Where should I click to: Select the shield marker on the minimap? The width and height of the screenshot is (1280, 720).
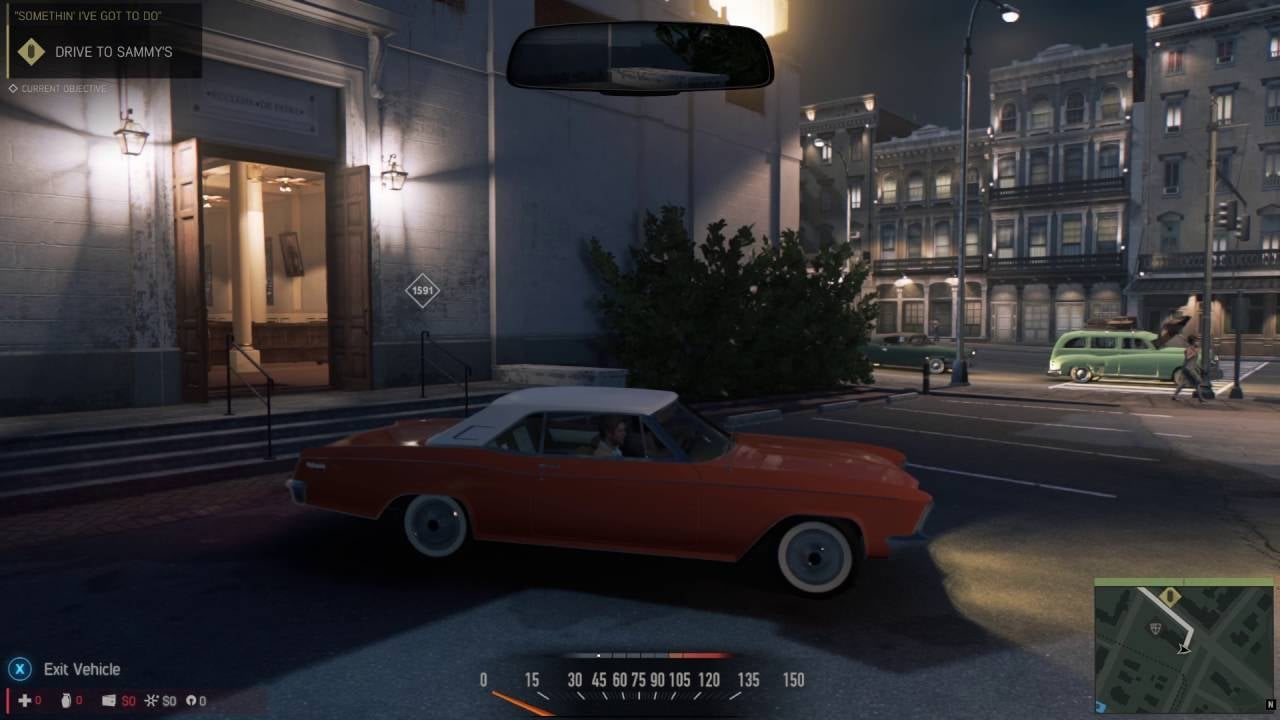pos(1157,628)
